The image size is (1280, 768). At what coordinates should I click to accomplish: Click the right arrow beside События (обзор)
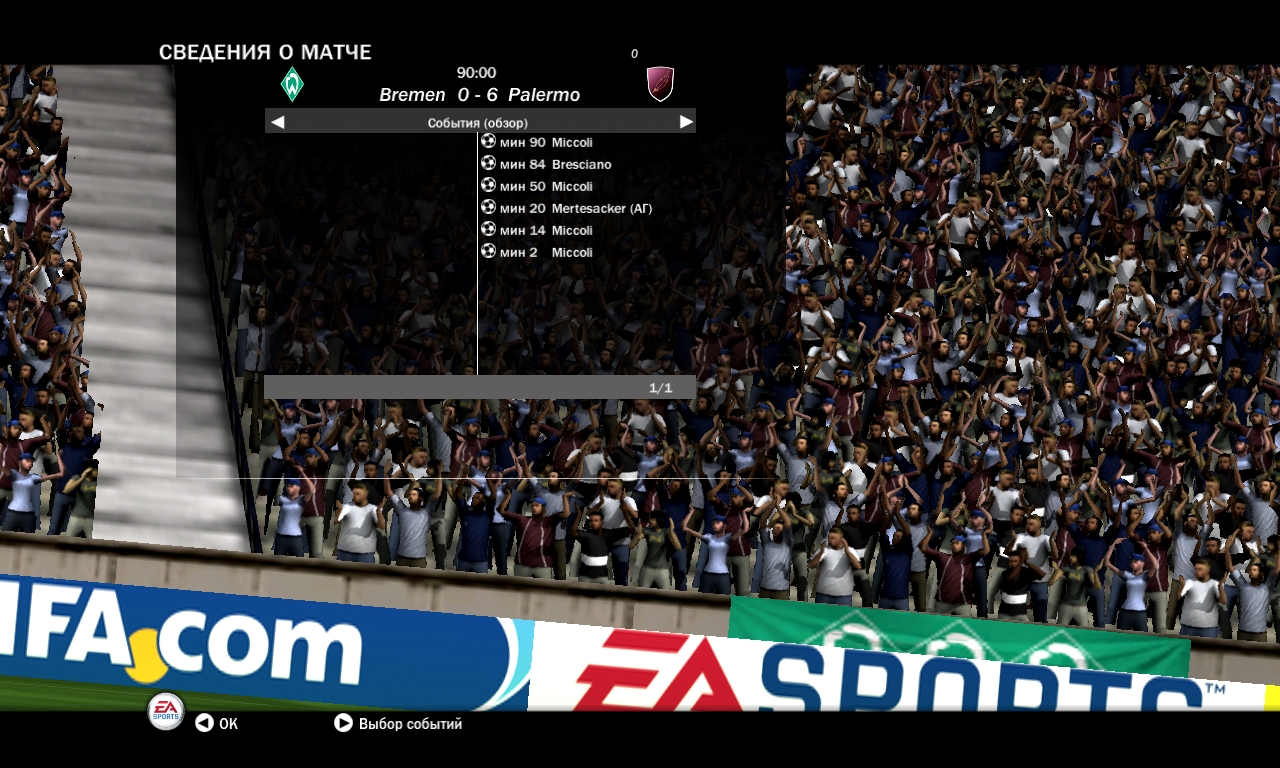click(x=686, y=122)
